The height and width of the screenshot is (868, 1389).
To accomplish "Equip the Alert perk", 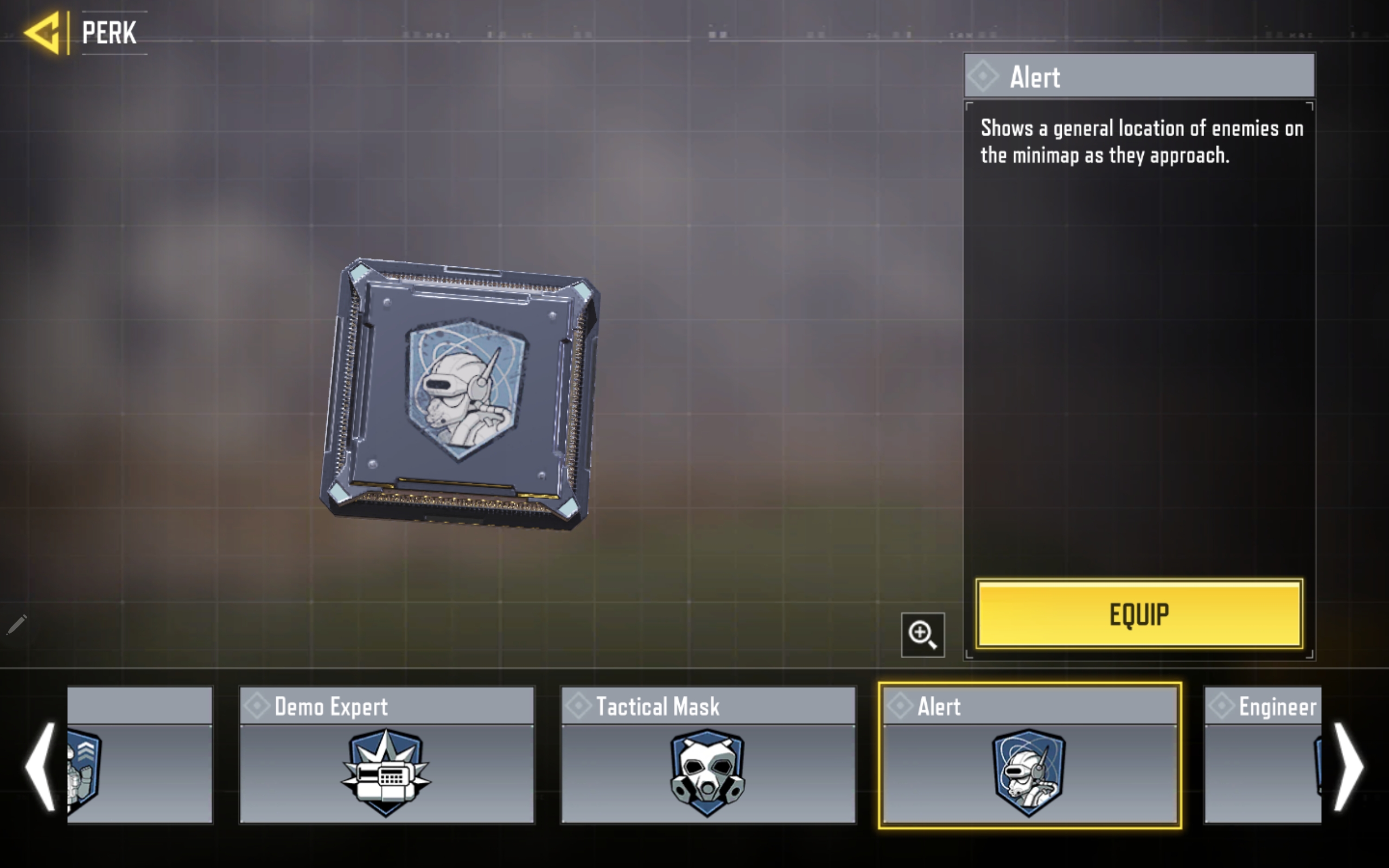I will click(x=1139, y=614).
